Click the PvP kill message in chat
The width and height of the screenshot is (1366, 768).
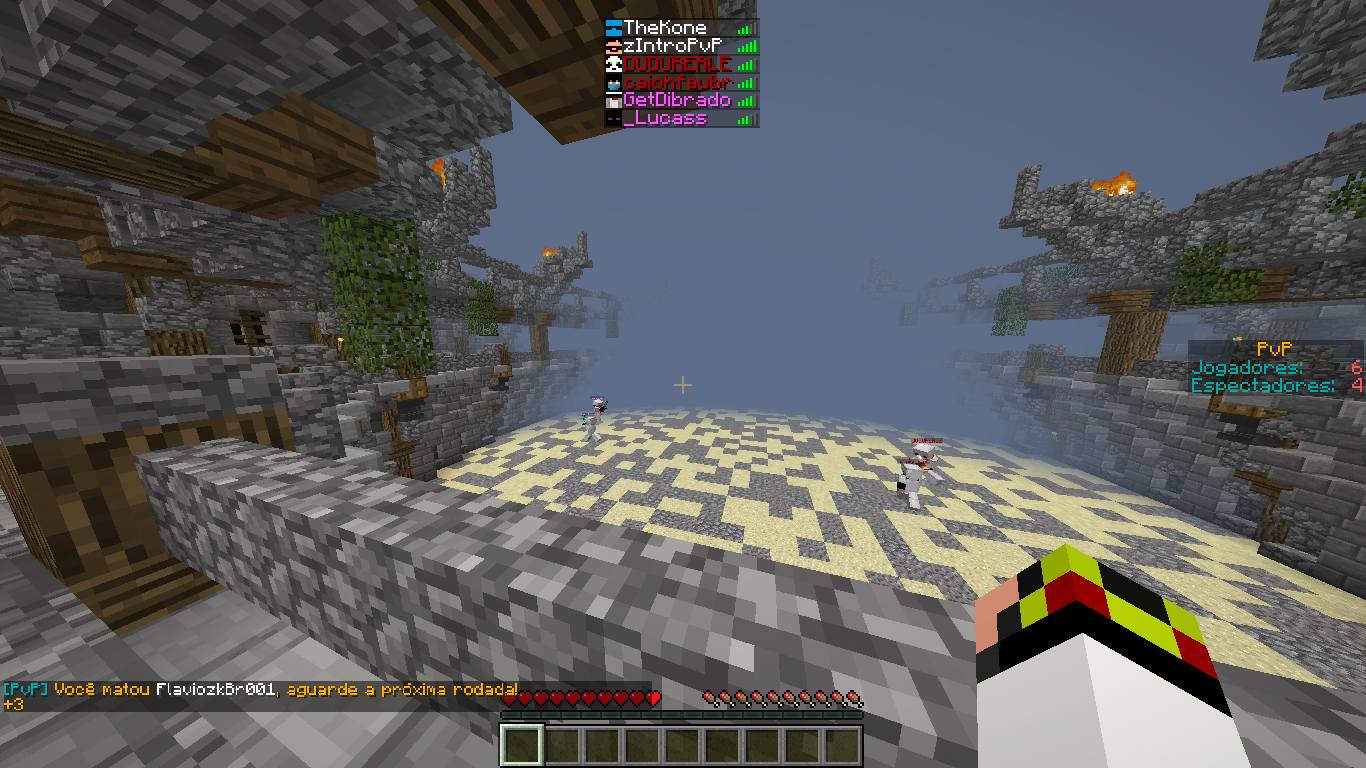(x=260, y=690)
